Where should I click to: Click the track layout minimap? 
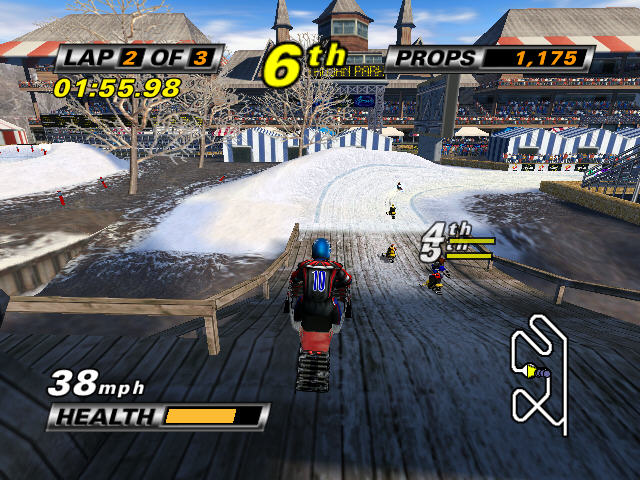(539, 369)
